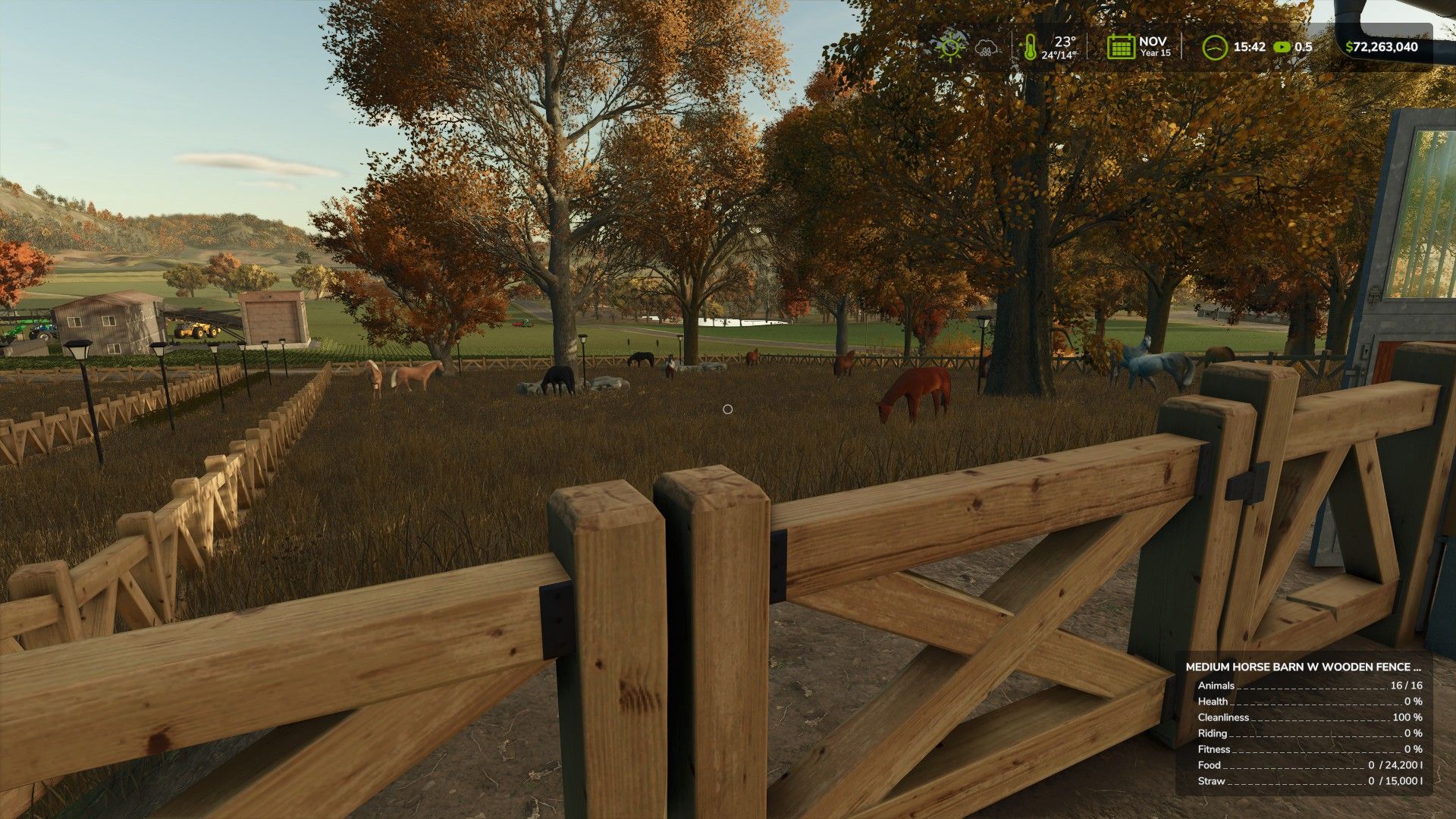1456x819 pixels.
Task: Click the sunny current-weather icon
Action: click(950, 47)
